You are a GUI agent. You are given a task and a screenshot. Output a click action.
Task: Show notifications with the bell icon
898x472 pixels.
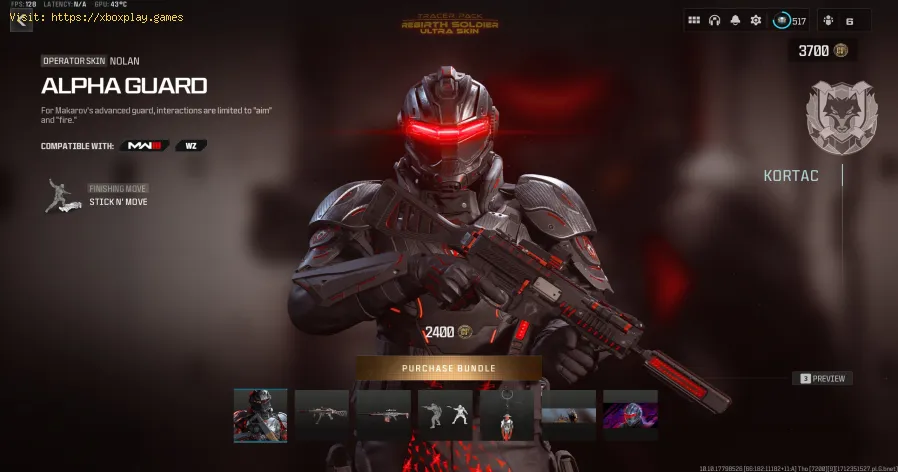[x=735, y=20]
